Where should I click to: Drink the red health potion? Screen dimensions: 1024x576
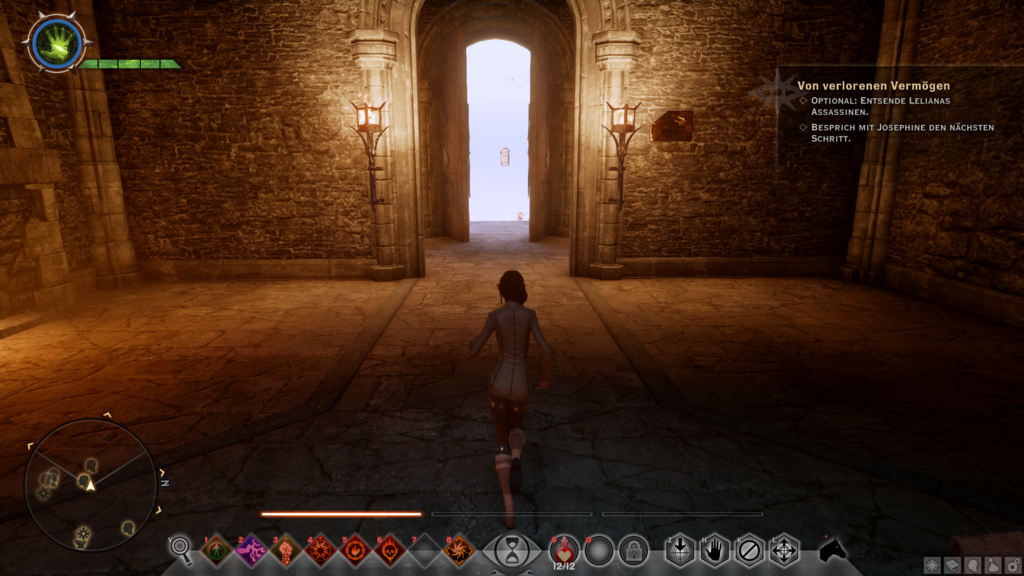564,549
